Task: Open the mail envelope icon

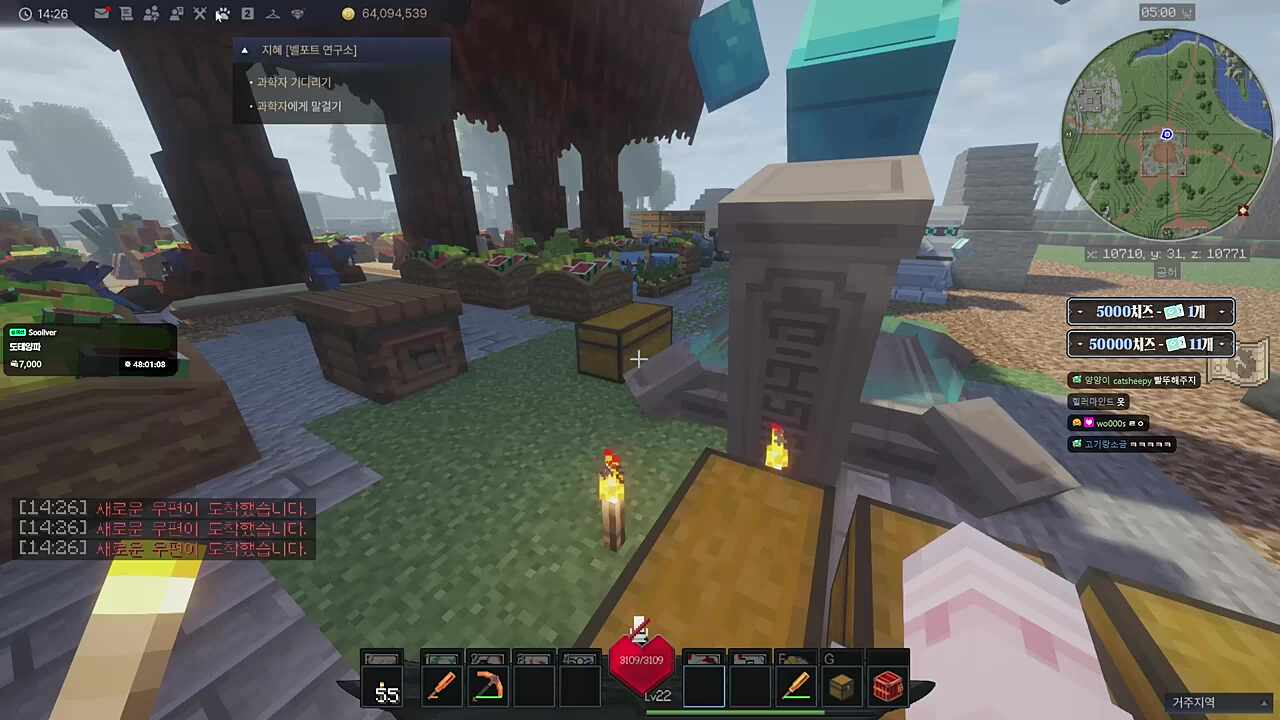Action: tap(102, 14)
